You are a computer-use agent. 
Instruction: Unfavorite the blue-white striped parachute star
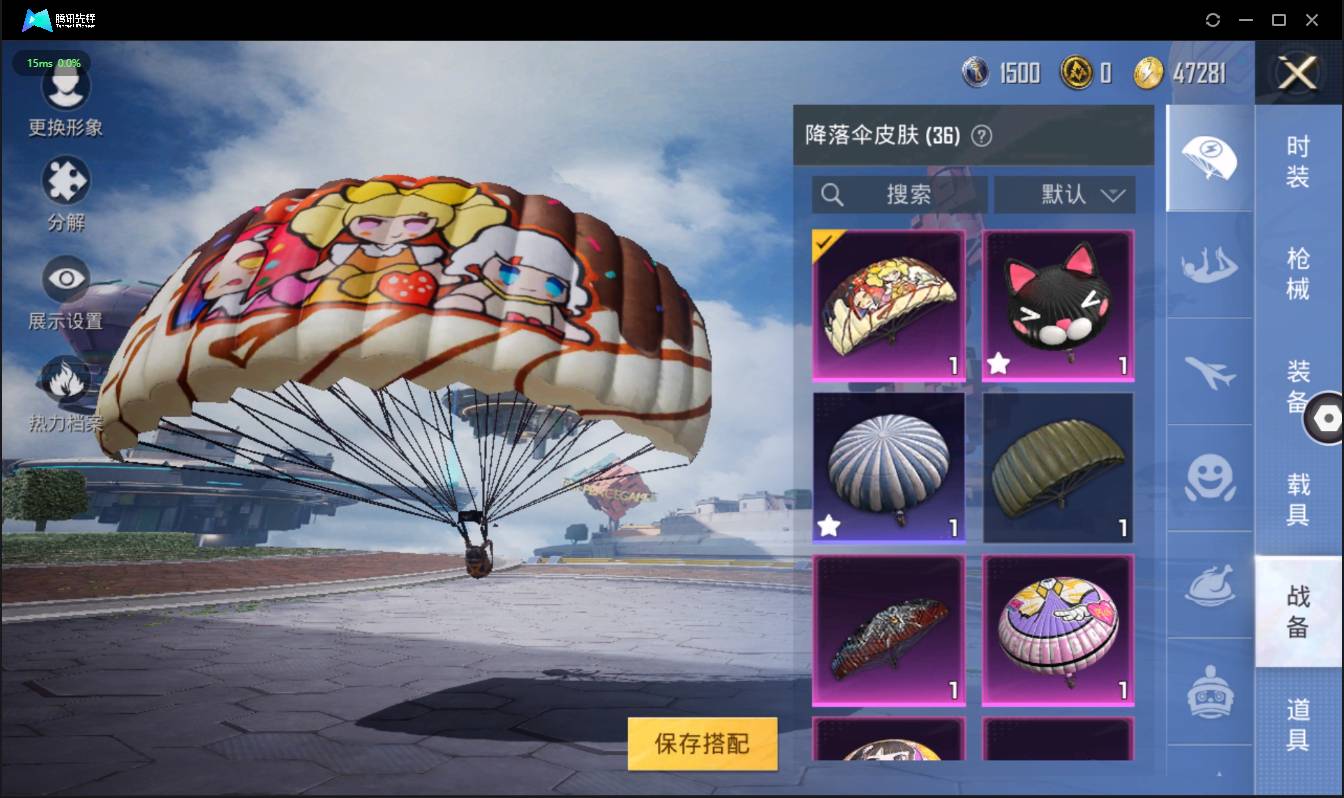tap(829, 527)
